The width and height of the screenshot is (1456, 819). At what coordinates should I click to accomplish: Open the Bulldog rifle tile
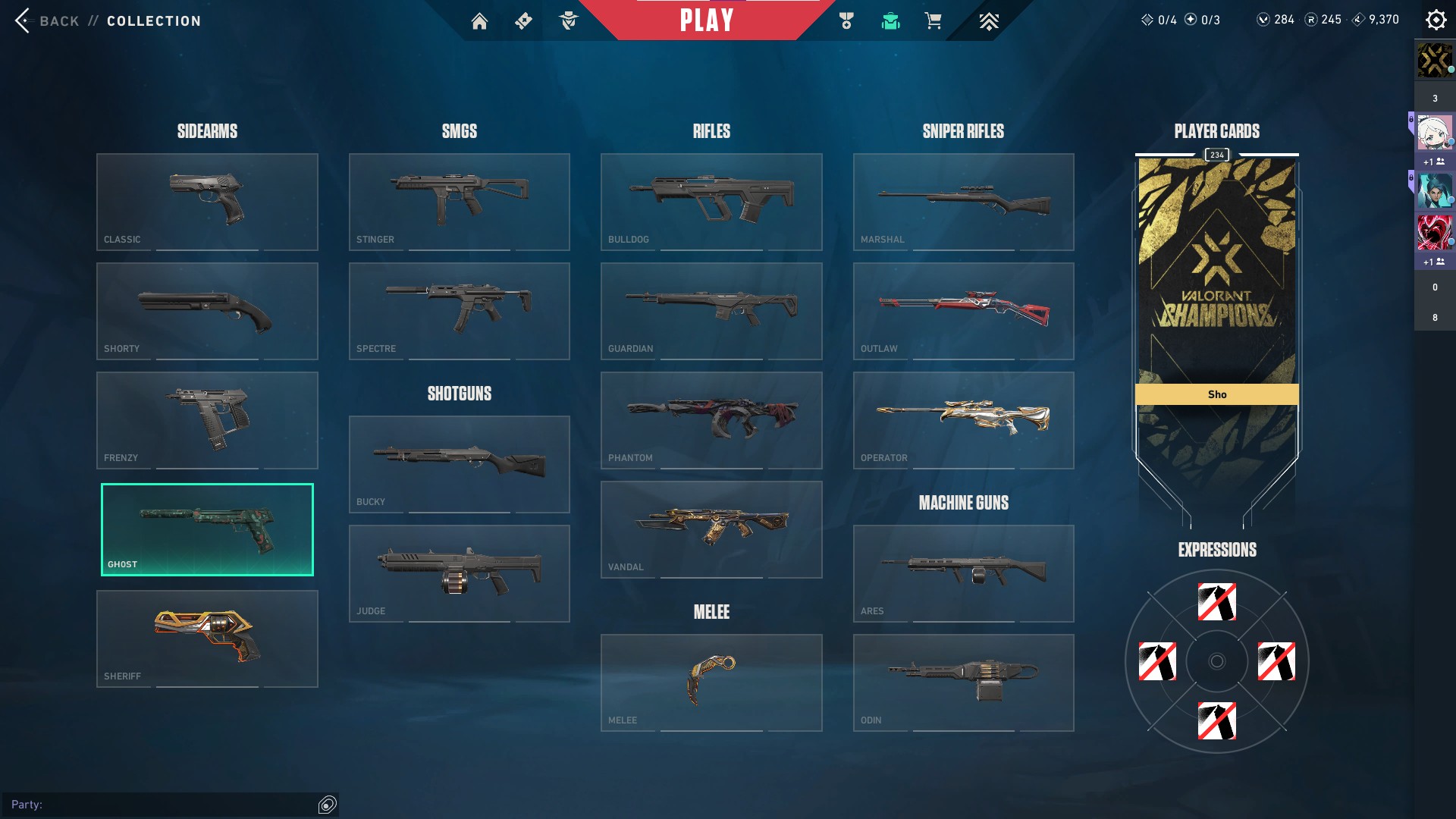pos(711,202)
